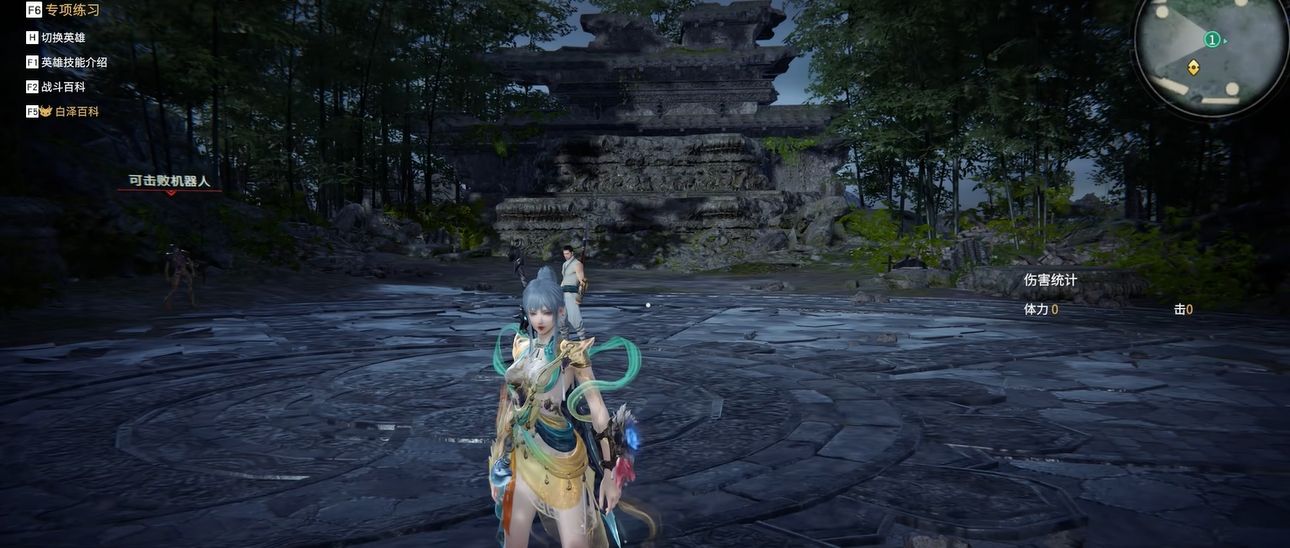This screenshot has width=1290, height=548.
Task: Click the 伤害统计 damage statistics header
Action: tap(1050, 280)
